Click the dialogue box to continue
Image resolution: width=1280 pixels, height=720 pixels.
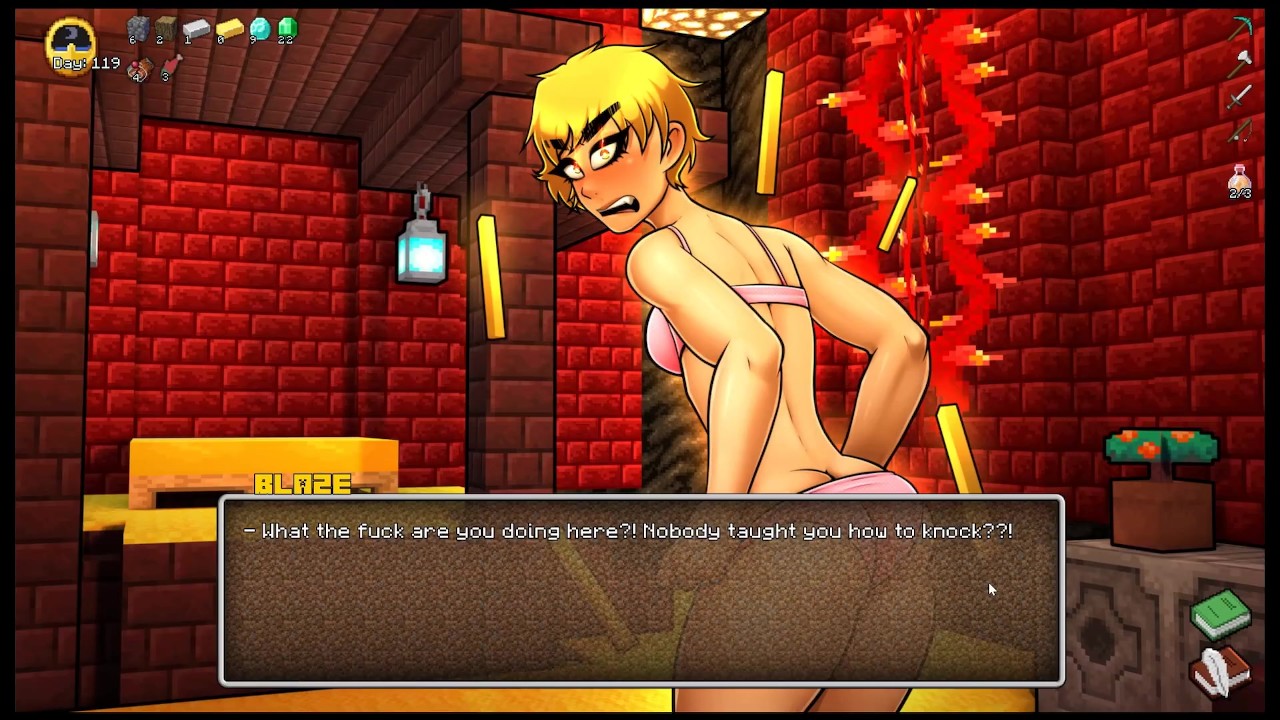641,590
